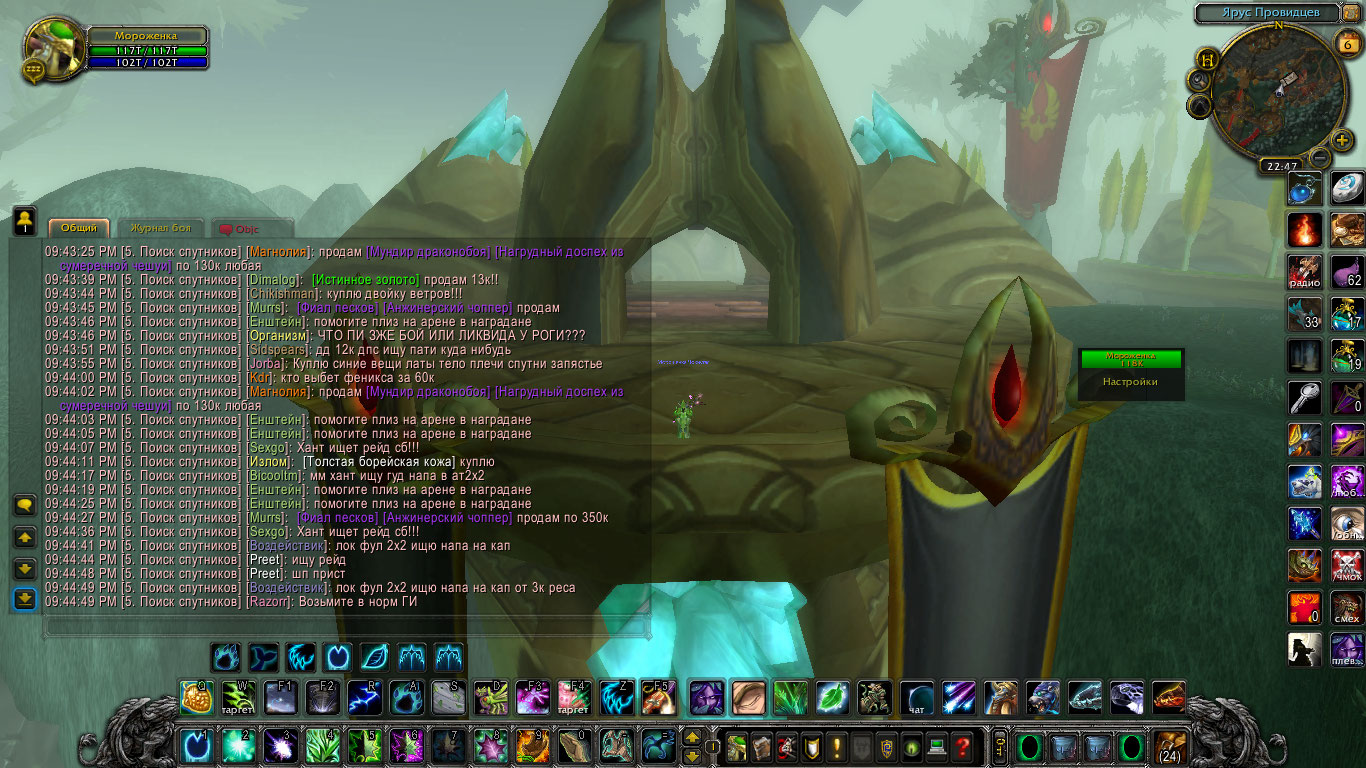
Task: Switch to the Общий chat tab
Action: pyautogui.click(x=79, y=228)
